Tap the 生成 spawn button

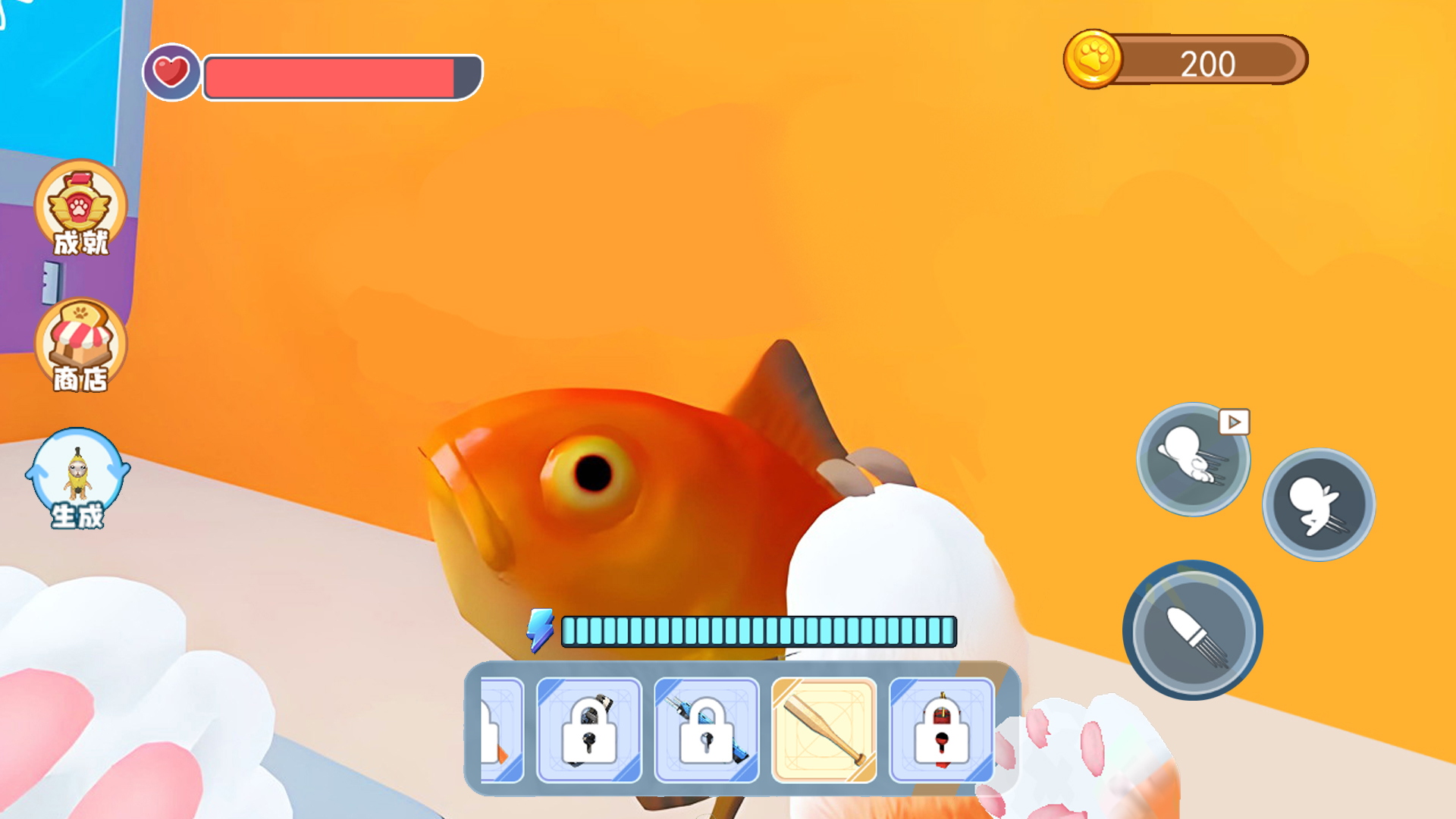[x=77, y=478]
